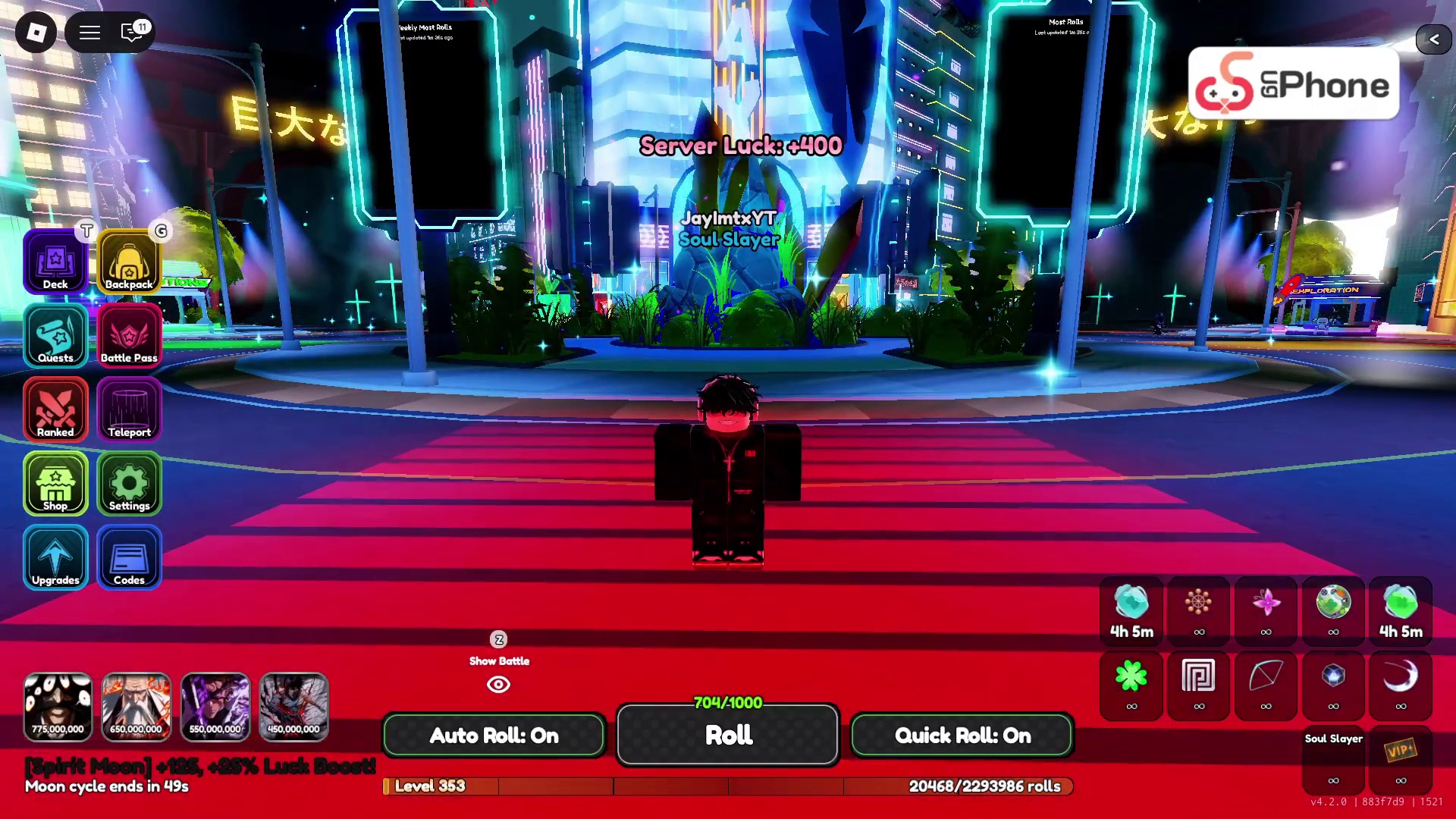1456x819 pixels.
Task: Click the crescent moon boost icon
Action: point(1400,676)
